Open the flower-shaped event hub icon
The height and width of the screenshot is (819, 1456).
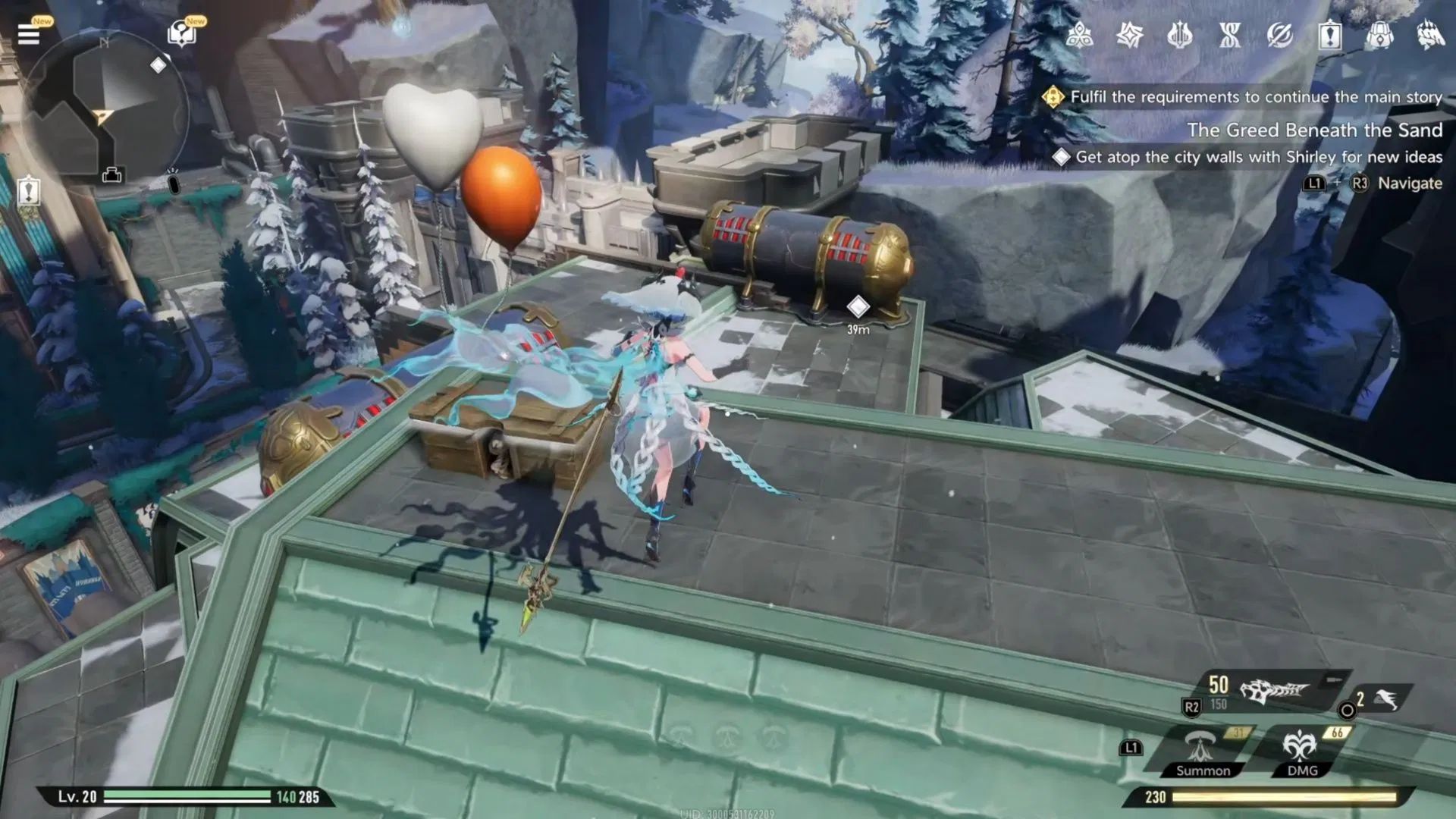coord(1080,34)
